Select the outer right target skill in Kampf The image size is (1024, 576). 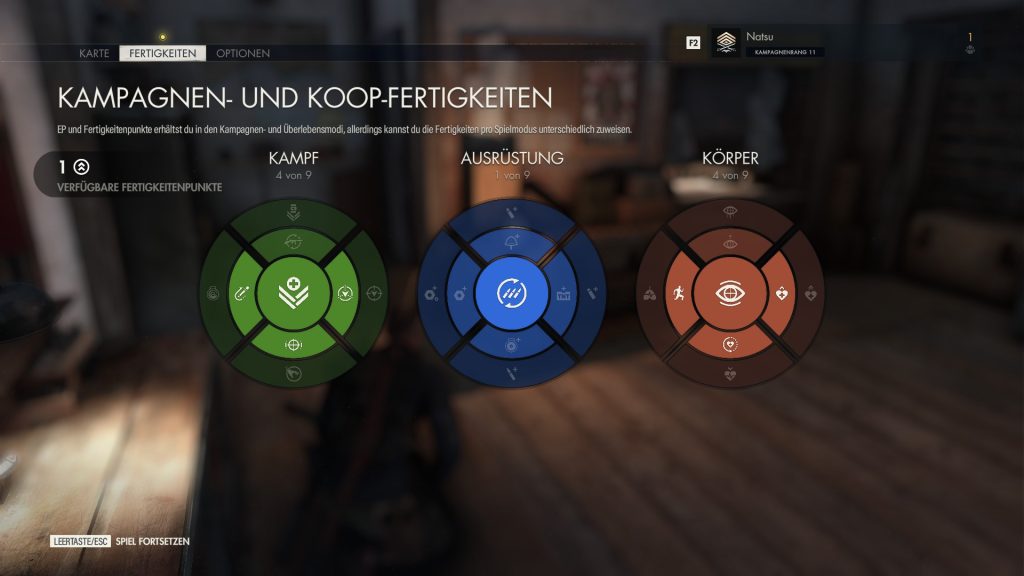tap(375, 294)
